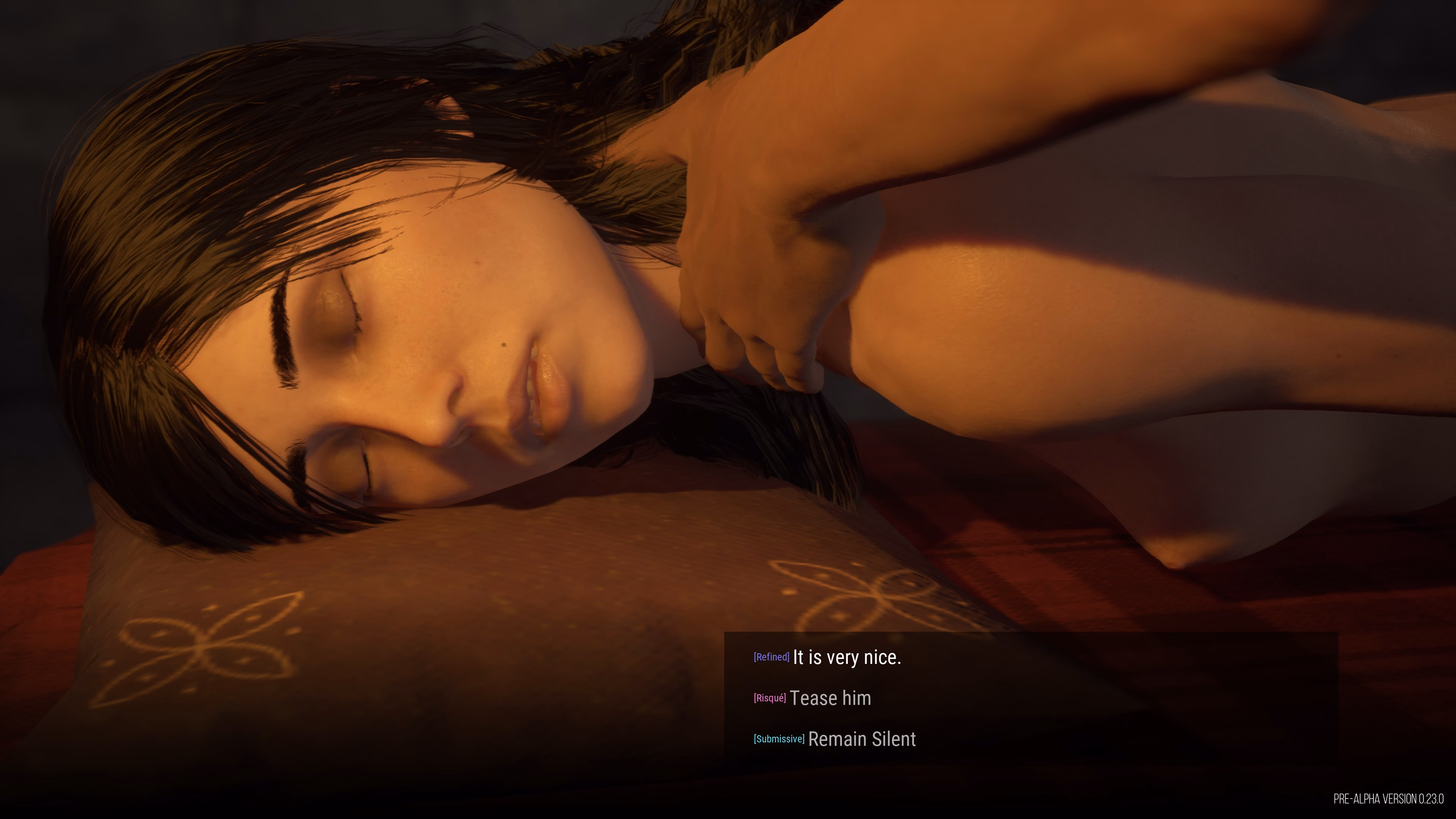Click the first listed conversation reply
Viewport: 1456px width, 819px height.
tap(848, 657)
